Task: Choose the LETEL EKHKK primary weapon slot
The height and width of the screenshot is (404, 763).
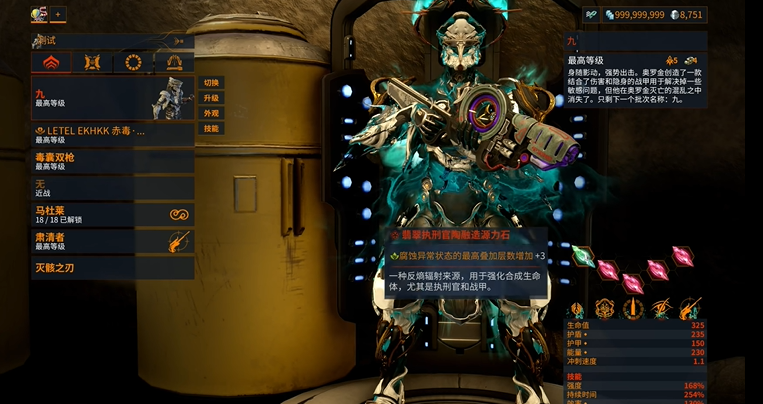Action: (112, 134)
